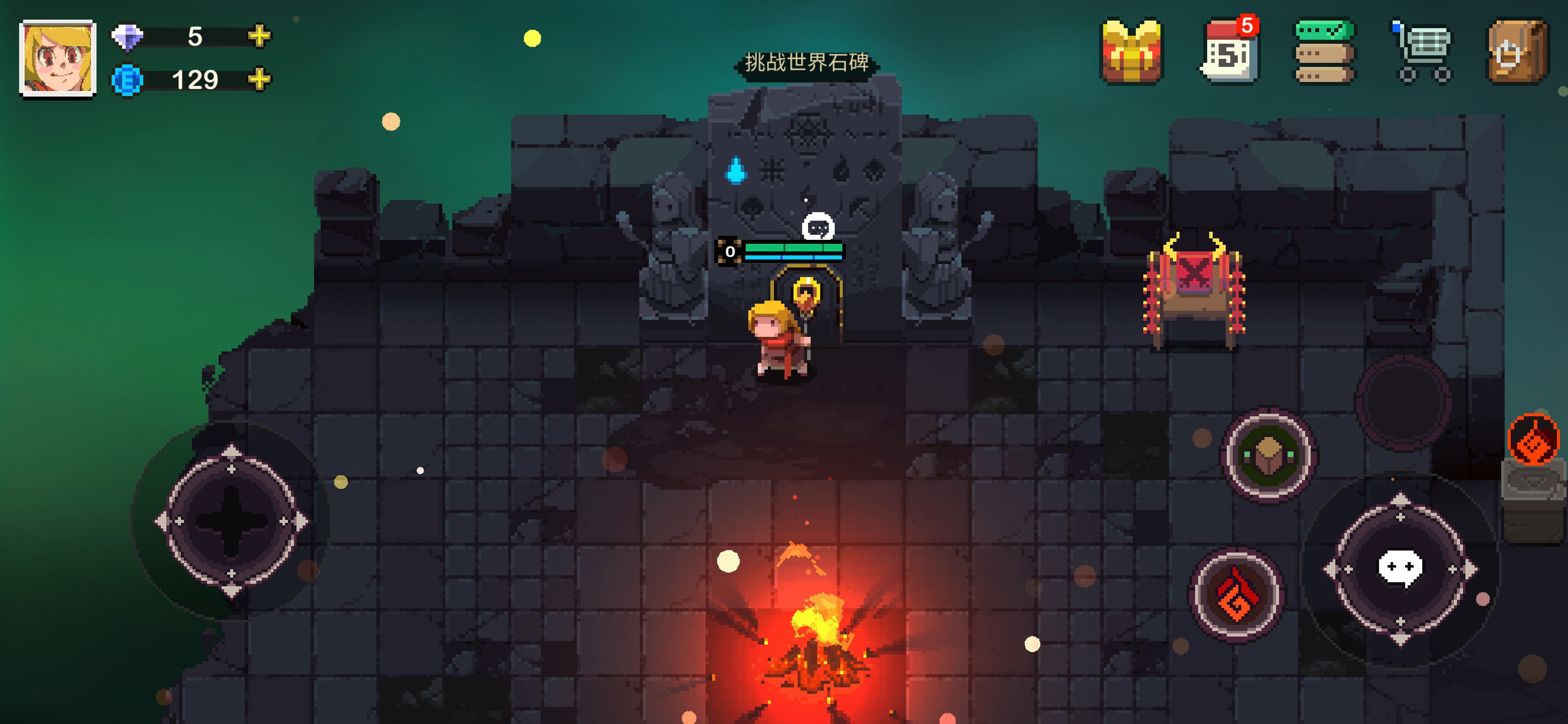Open the green task list menu
1568x724 pixels.
pyautogui.click(x=1324, y=52)
